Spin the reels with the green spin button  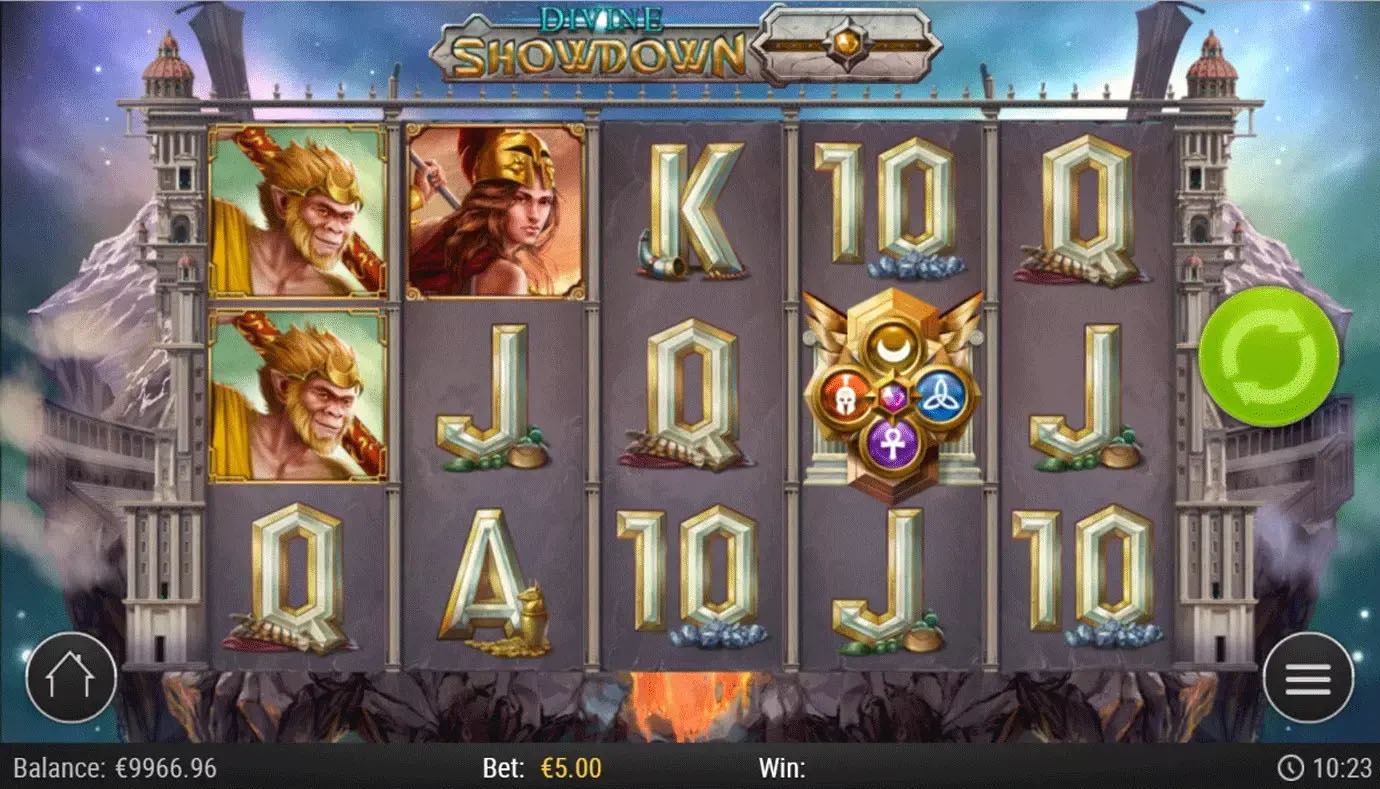coord(1268,355)
